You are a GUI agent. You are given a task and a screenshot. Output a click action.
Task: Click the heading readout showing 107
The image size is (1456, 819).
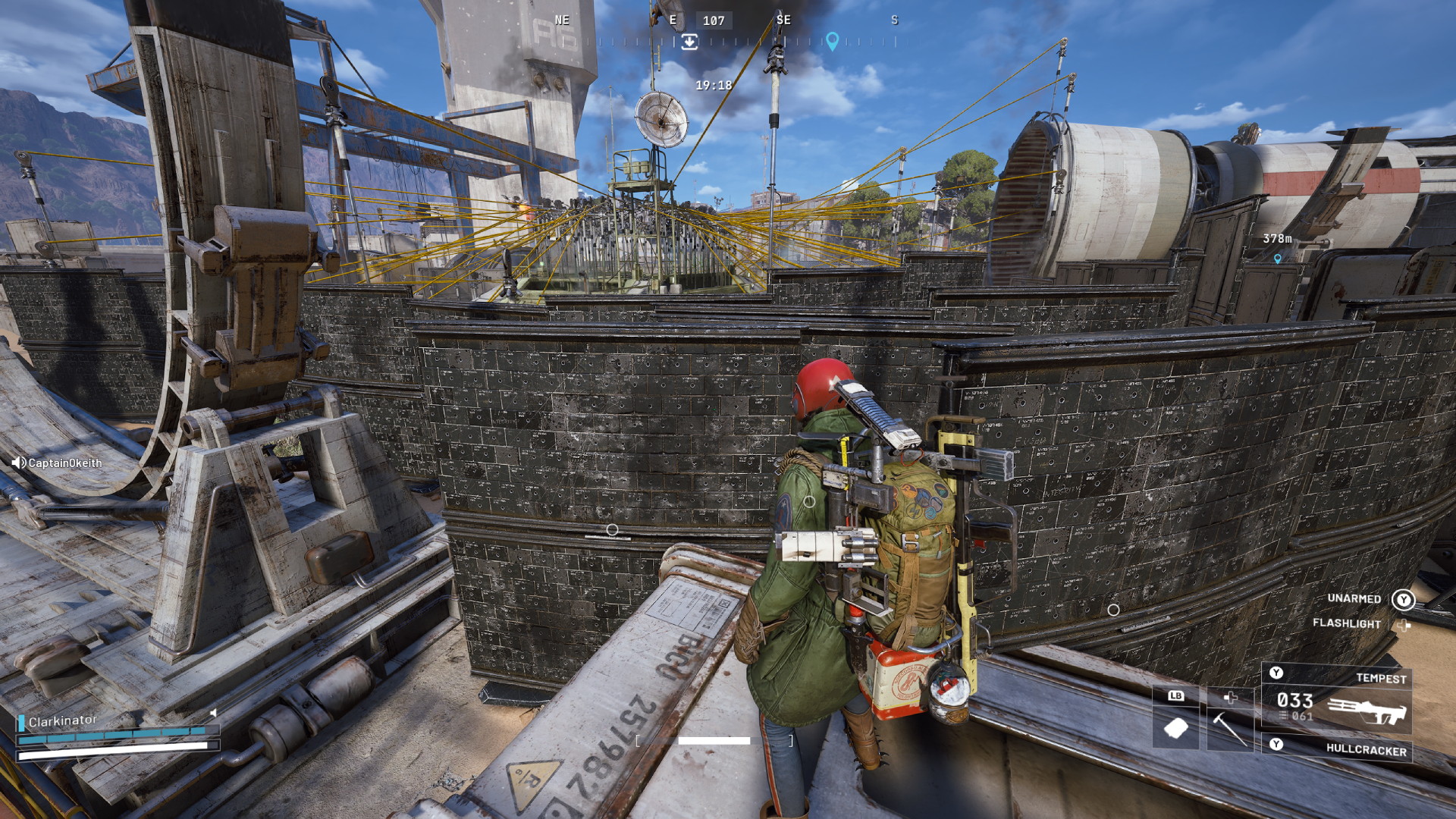[x=714, y=20]
